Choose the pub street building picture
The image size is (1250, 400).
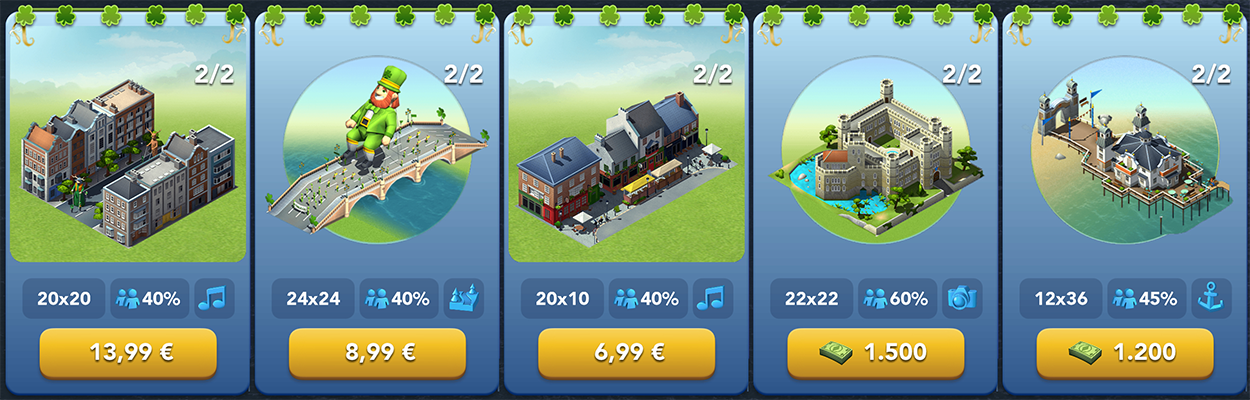(626, 160)
